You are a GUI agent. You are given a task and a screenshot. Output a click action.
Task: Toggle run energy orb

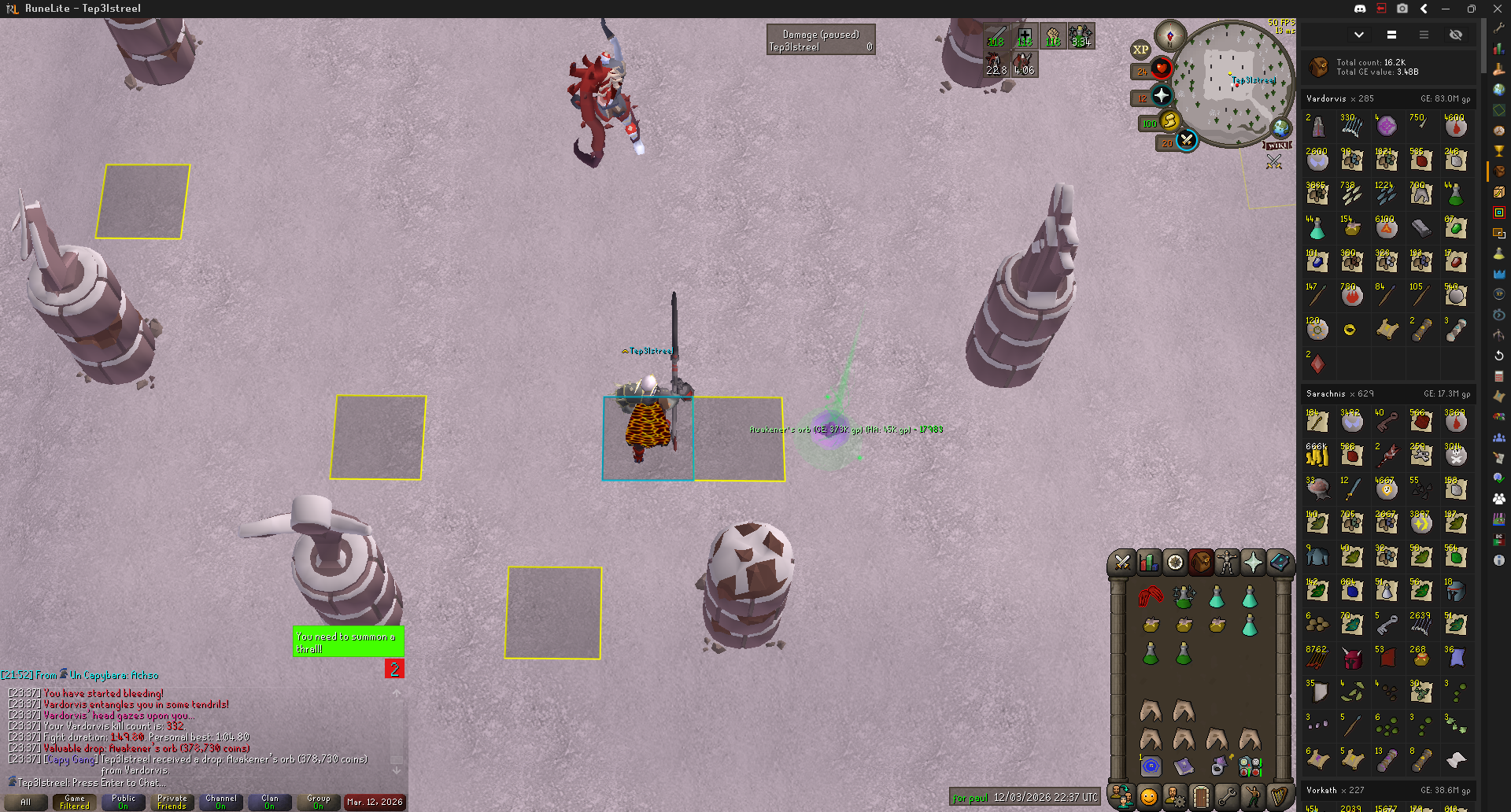pos(1169,121)
